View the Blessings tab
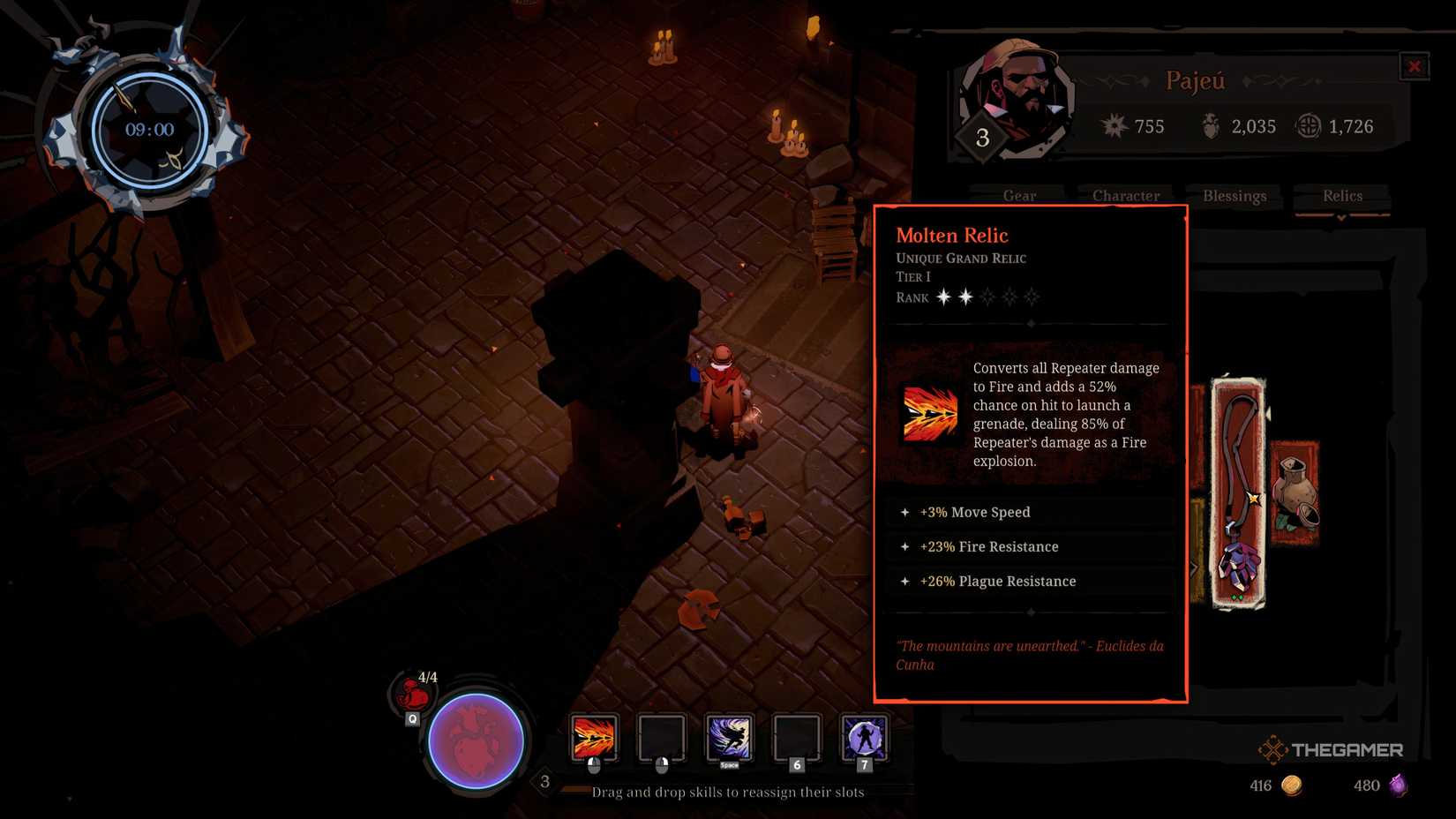 (x=1234, y=195)
